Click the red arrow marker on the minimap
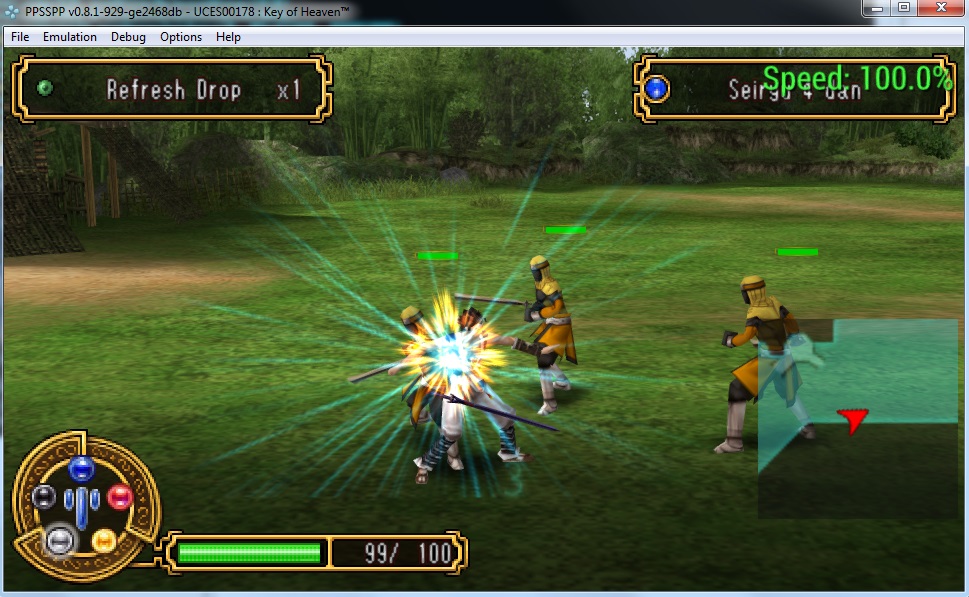969x597 pixels. click(852, 420)
